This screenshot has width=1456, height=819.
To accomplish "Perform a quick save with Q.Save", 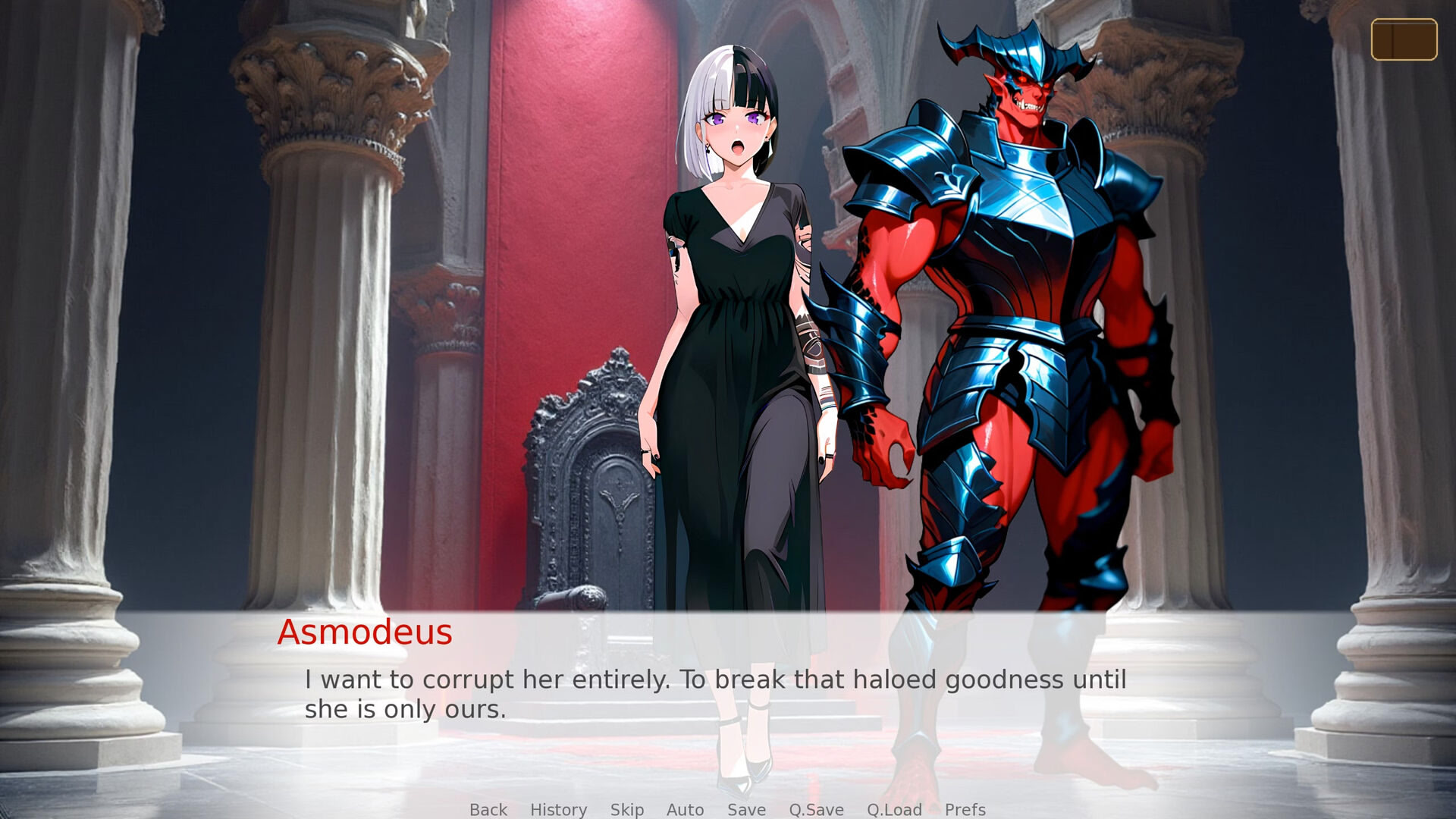I will 815,810.
